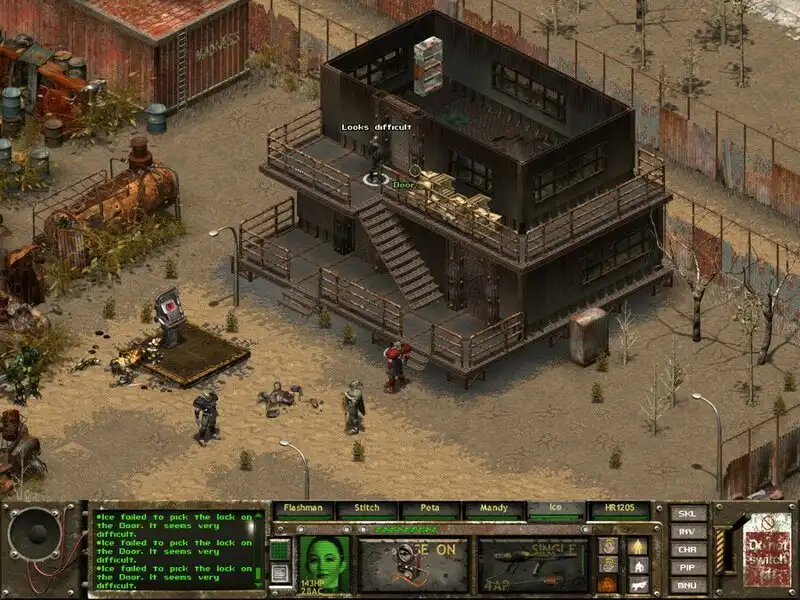Open the PIP Pip-Boy screen
The image size is (800, 600).
pyautogui.click(x=687, y=566)
